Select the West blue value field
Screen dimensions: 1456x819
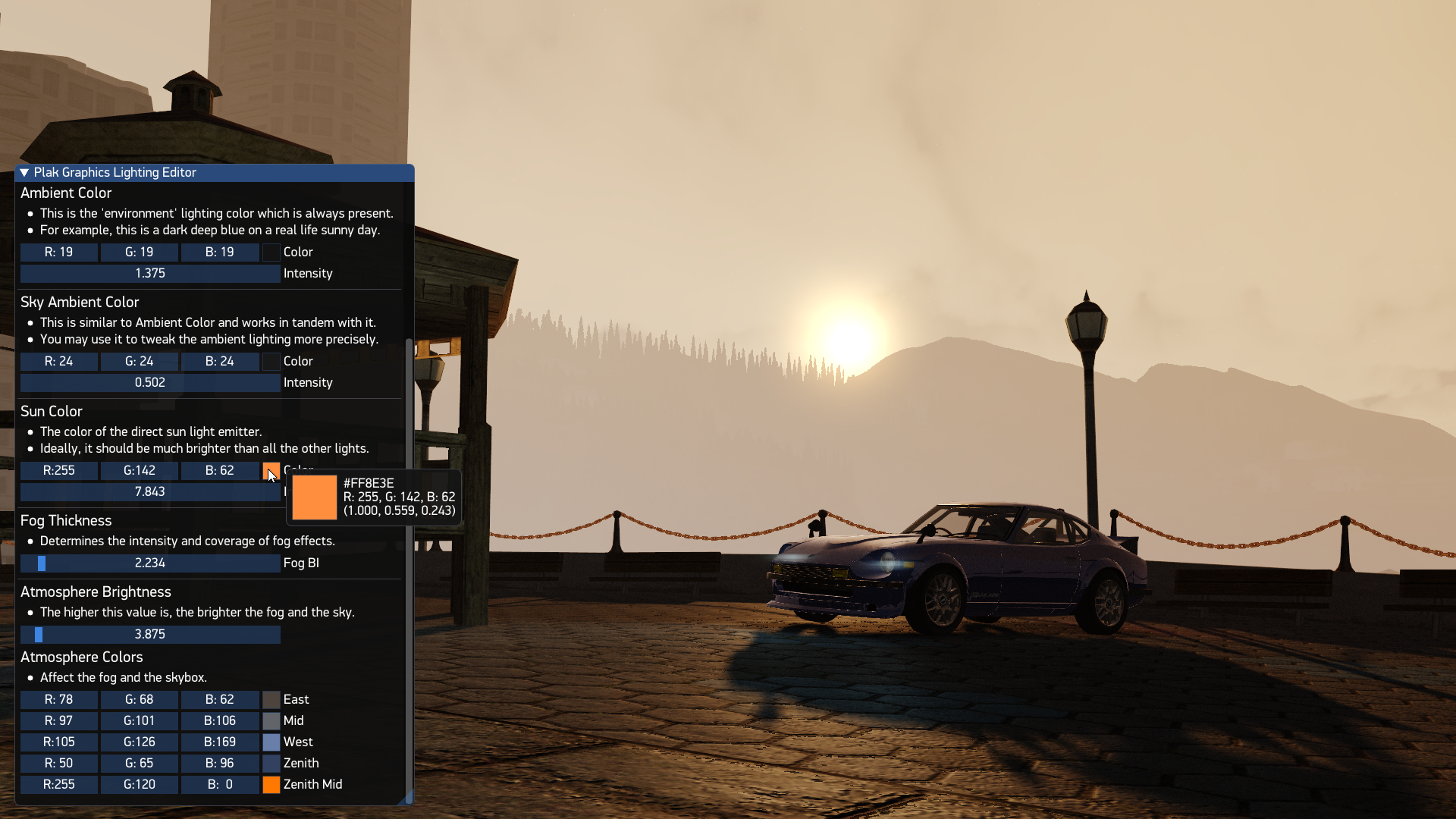click(220, 742)
